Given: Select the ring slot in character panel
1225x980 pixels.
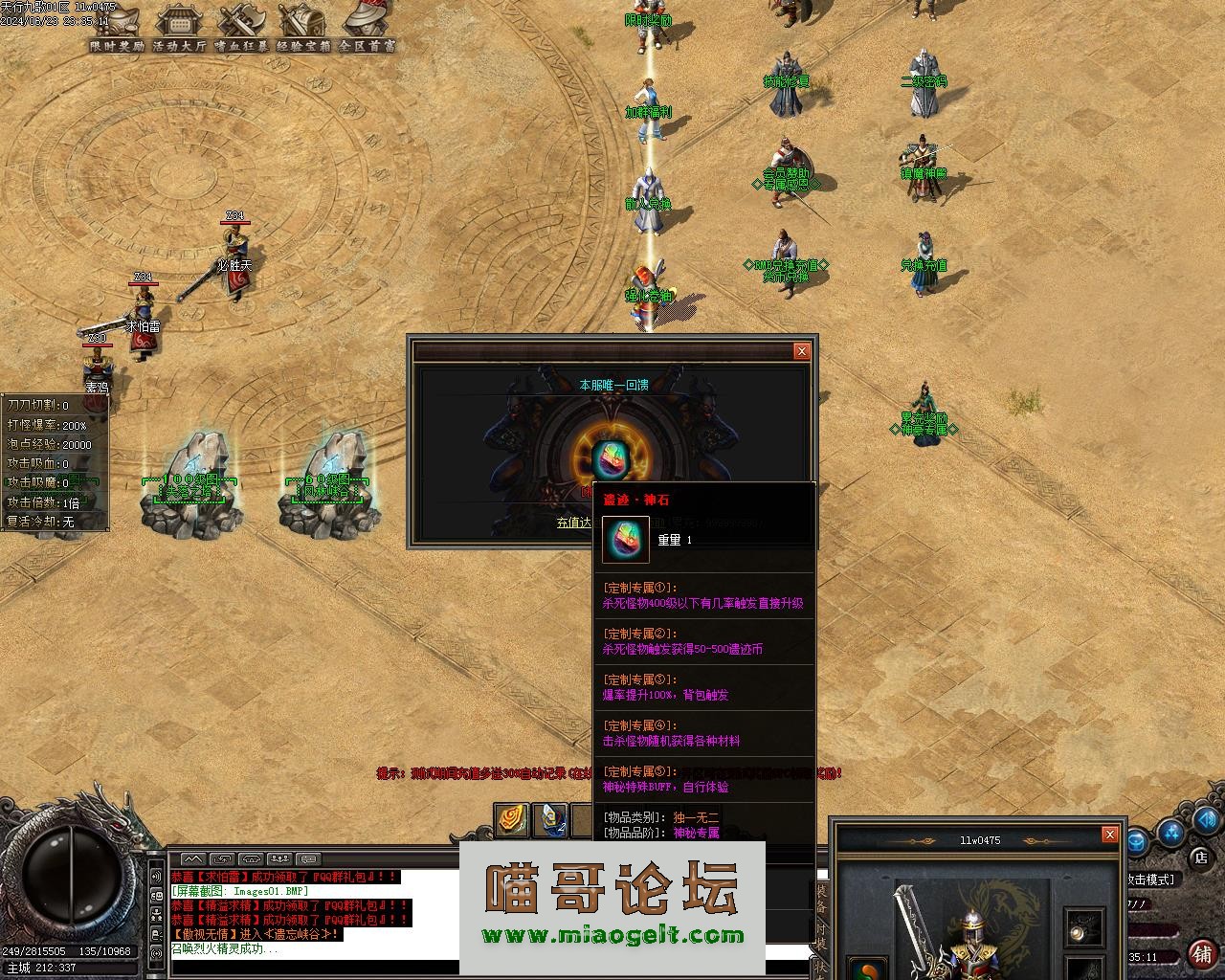Looking at the screenshot, I should 1084,926.
